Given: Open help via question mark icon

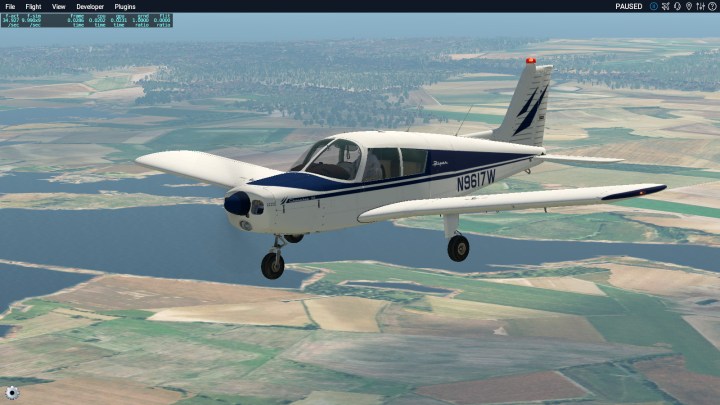Looking at the screenshot, I should (x=711, y=6).
